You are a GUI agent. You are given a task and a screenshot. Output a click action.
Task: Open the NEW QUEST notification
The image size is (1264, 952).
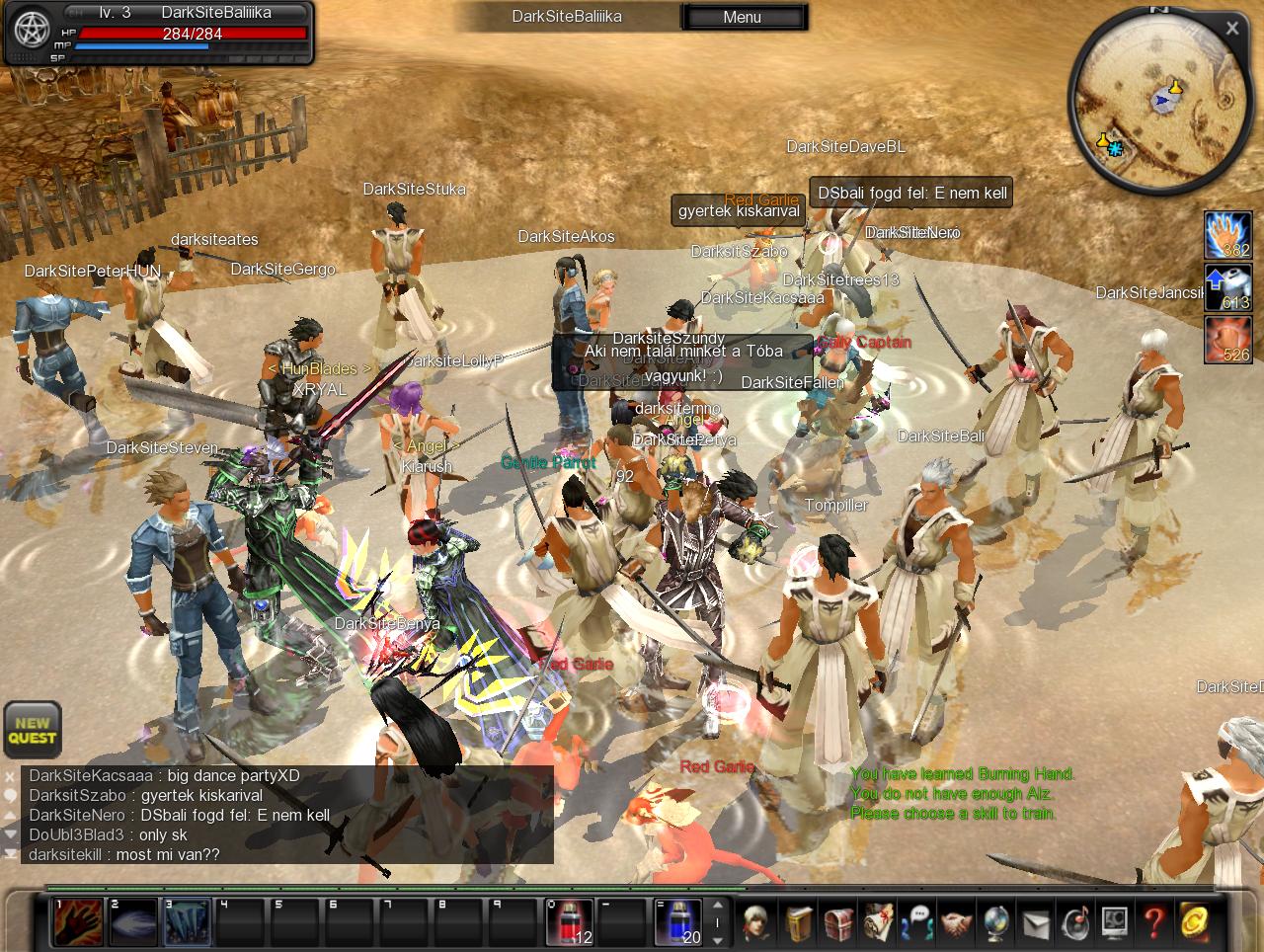click(33, 730)
